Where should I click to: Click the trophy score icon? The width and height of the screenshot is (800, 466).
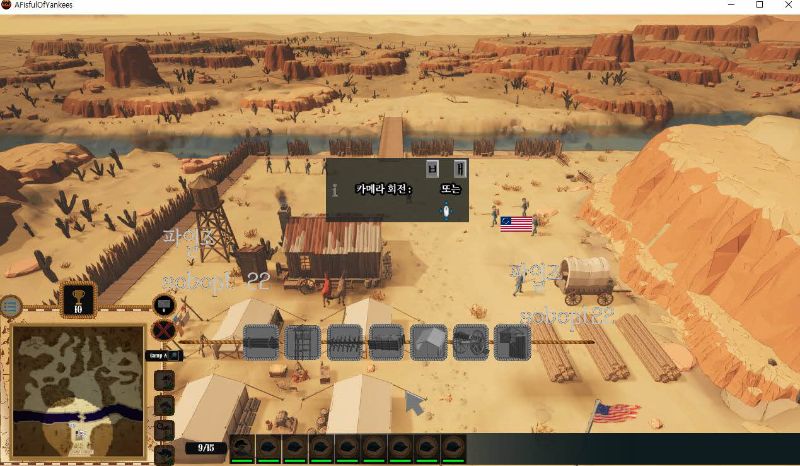tap(78, 299)
